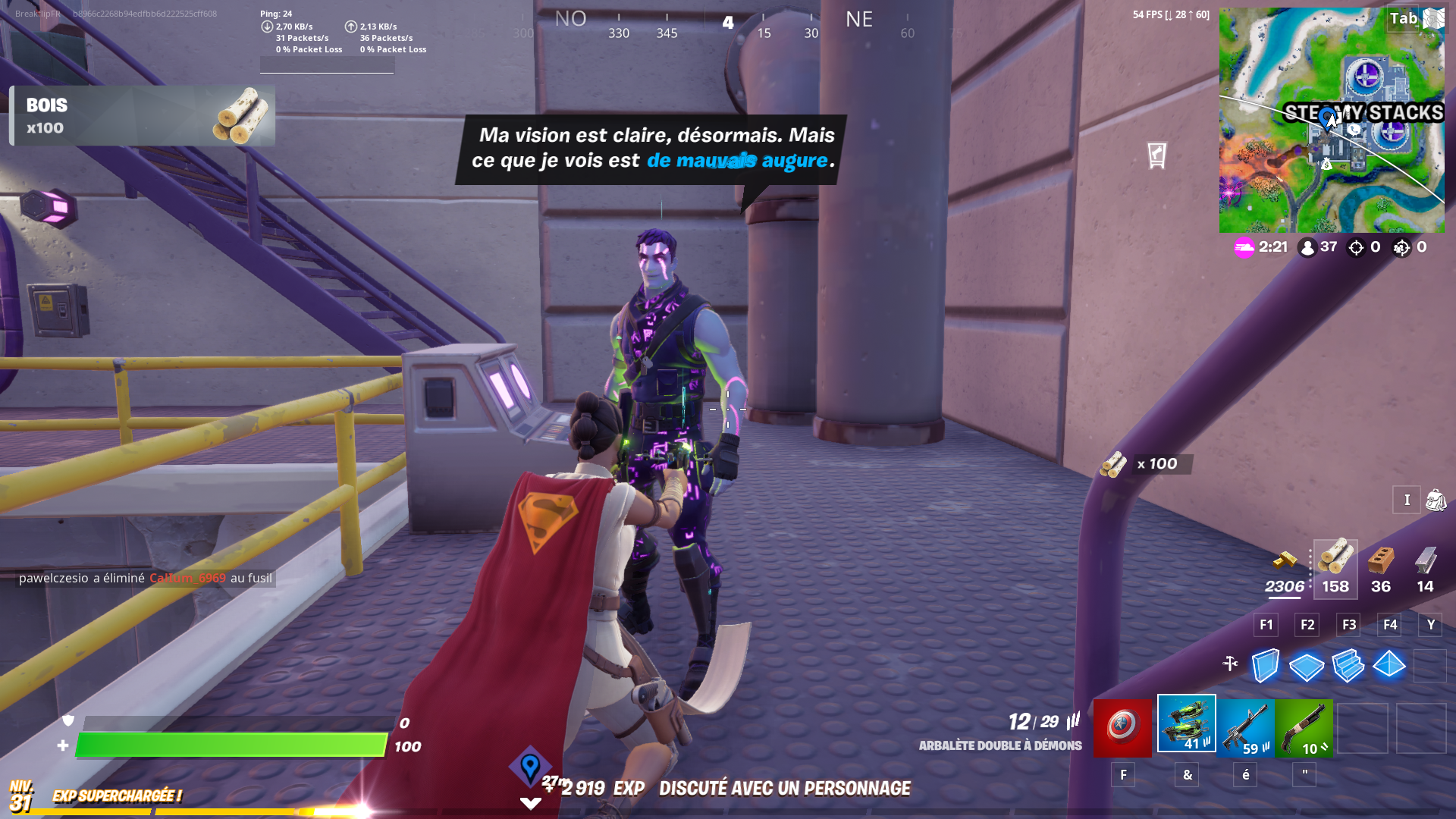Click eliminated player name Callum_6969
Viewport: 1456px width, 819px height.
(187, 578)
